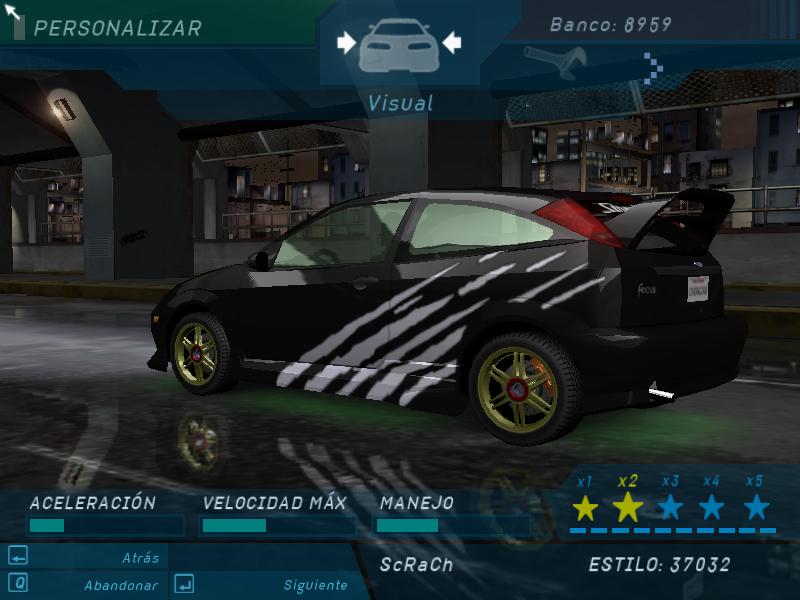Choose Abandonar to quit customization
800x600 pixels.
coord(120,585)
